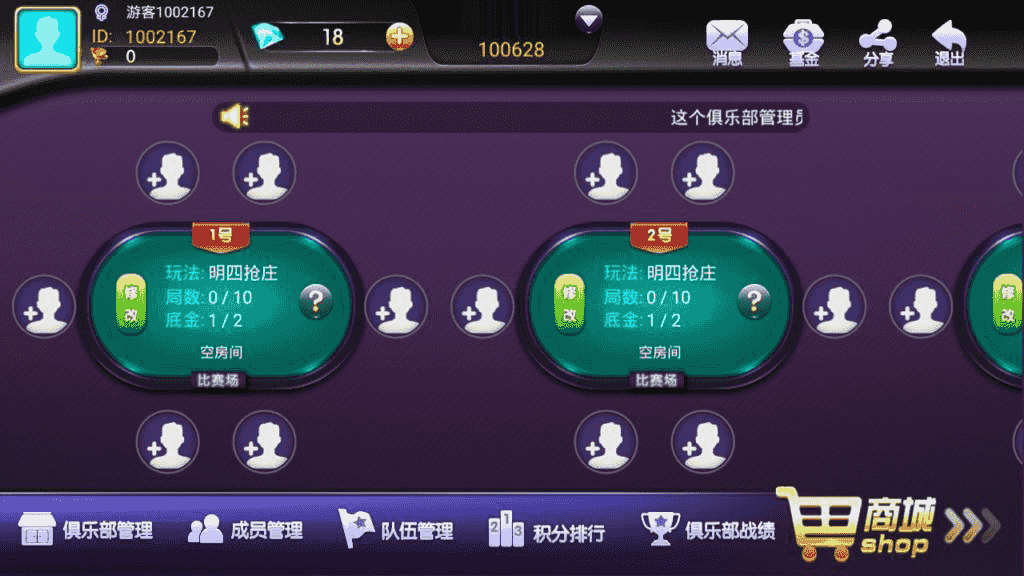
Task: Click the speaker announcement icon
Action: pyautogui.click(x=234, y=118)
